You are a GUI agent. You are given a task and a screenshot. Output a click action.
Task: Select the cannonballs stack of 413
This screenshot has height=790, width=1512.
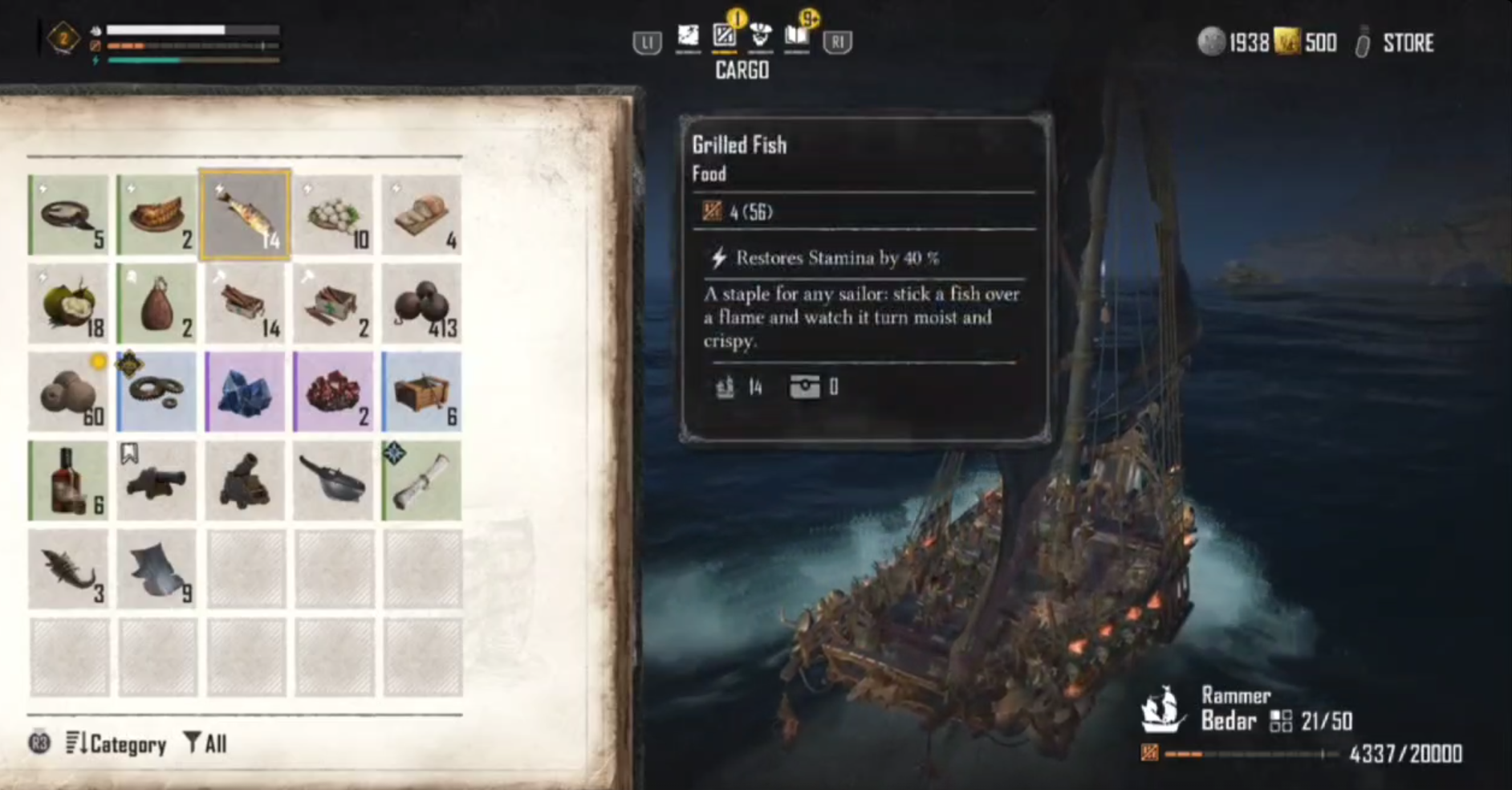coord(421,303)
